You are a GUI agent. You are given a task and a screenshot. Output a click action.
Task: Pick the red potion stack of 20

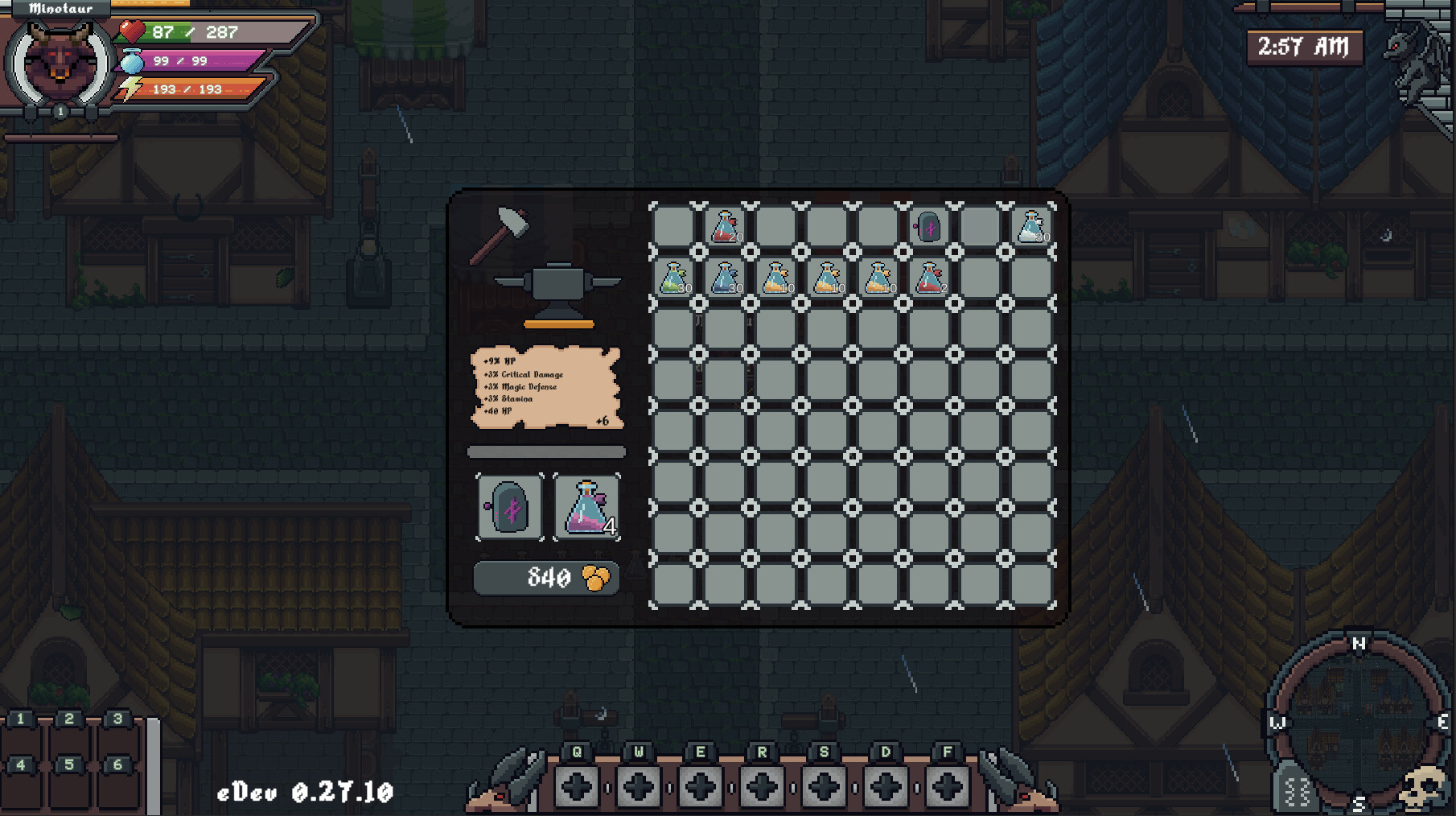point(724,226)
